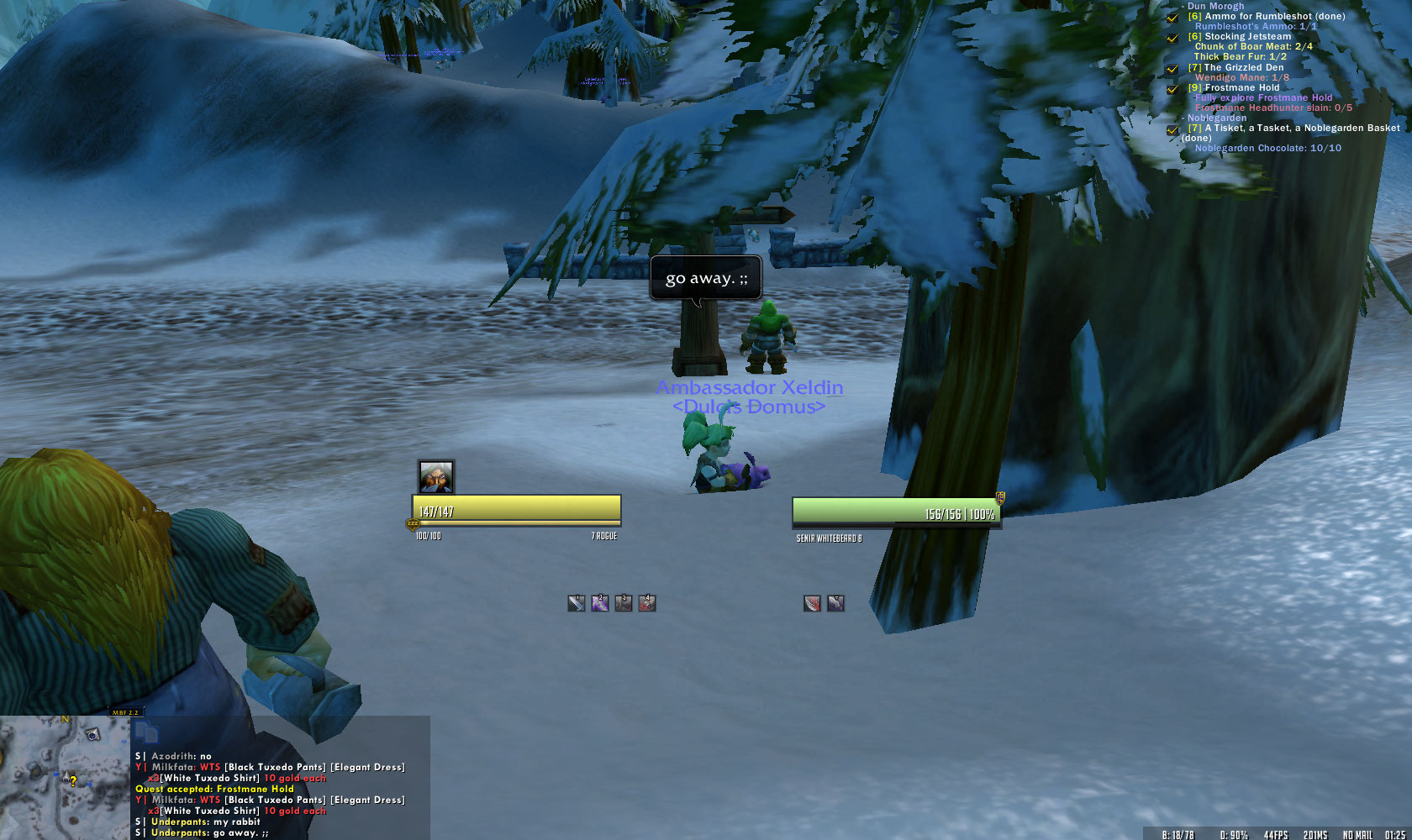Trigger the ability in action slot 3
Screen dimensions: 1412x840
(x=623, y=603)
